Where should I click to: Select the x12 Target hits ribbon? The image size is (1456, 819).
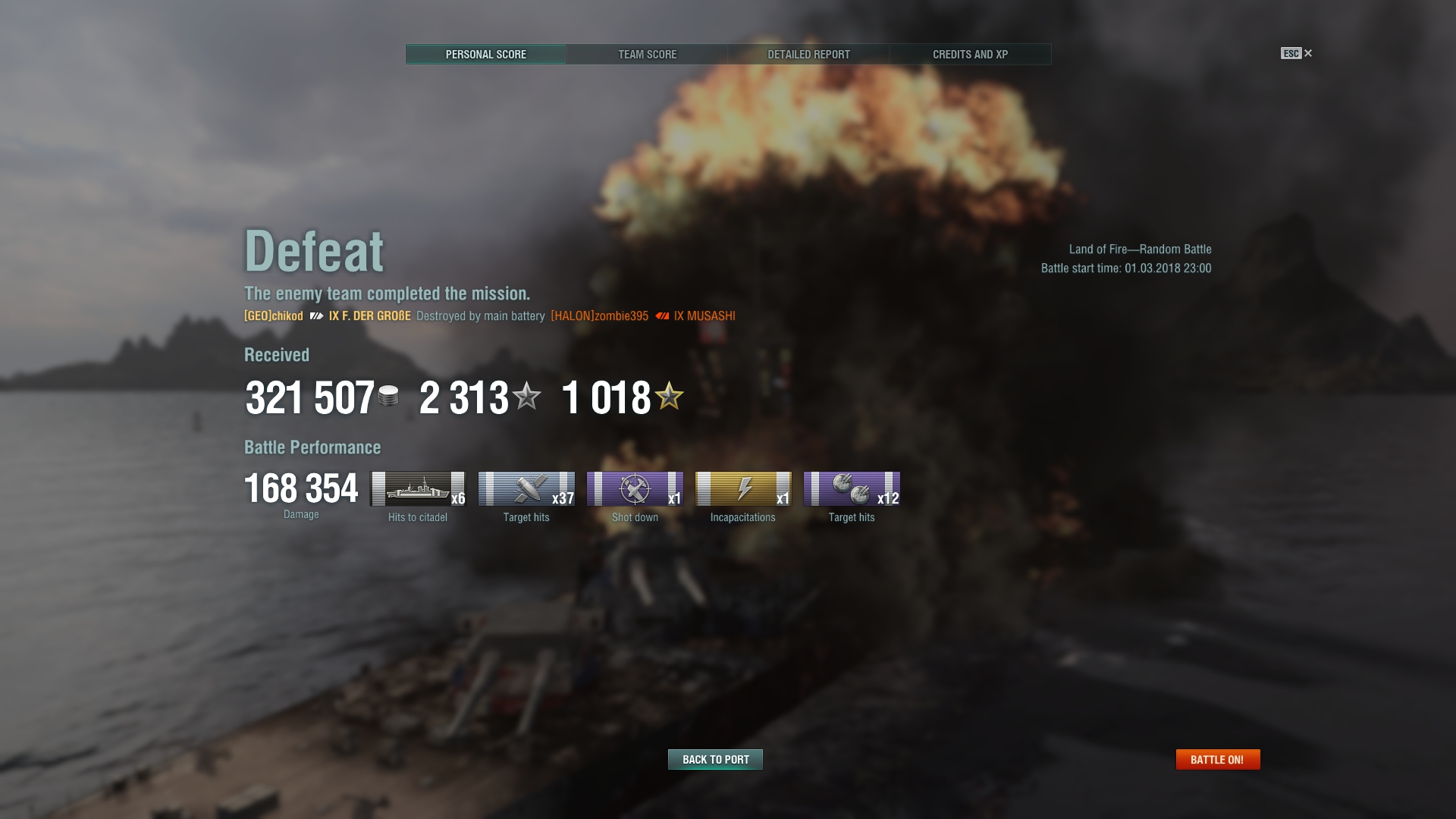pos(852,489)
